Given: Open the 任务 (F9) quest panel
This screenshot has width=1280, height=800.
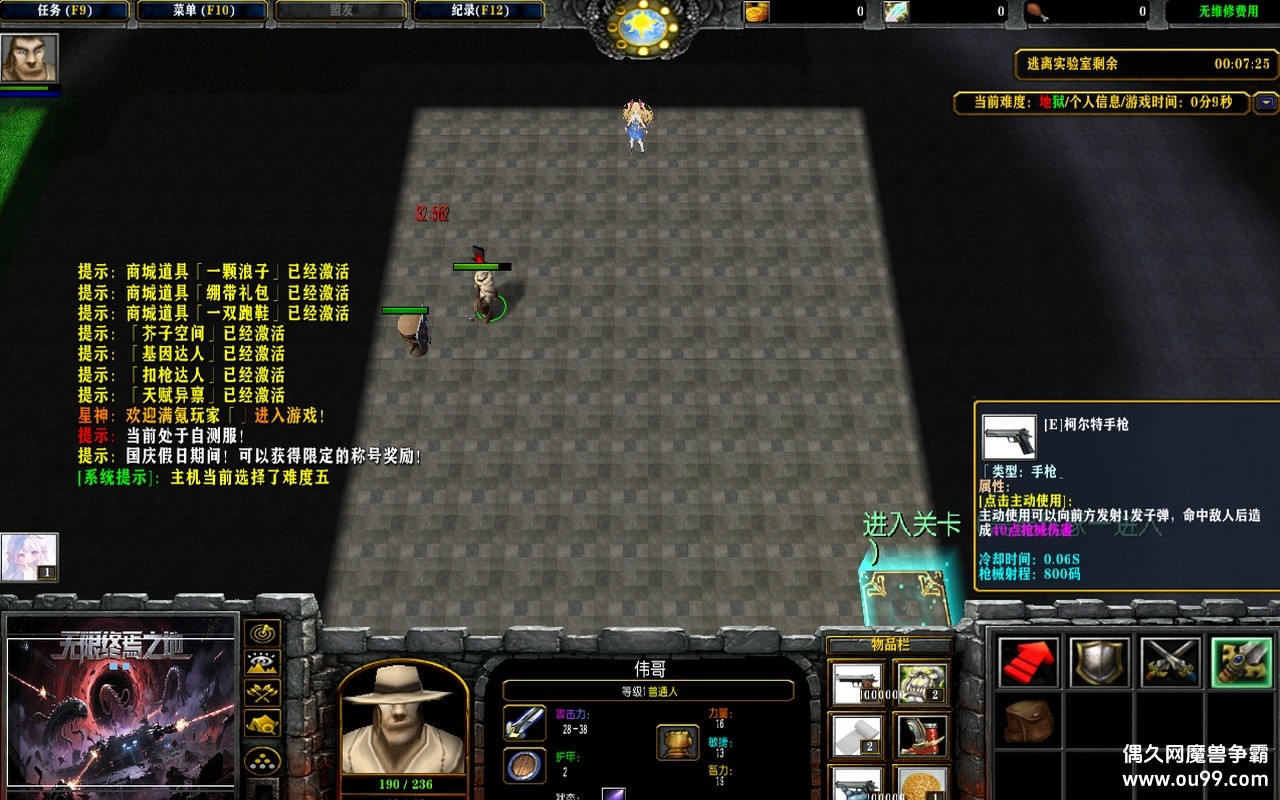Looking at the screenshot, I should [x=65, y=12].
